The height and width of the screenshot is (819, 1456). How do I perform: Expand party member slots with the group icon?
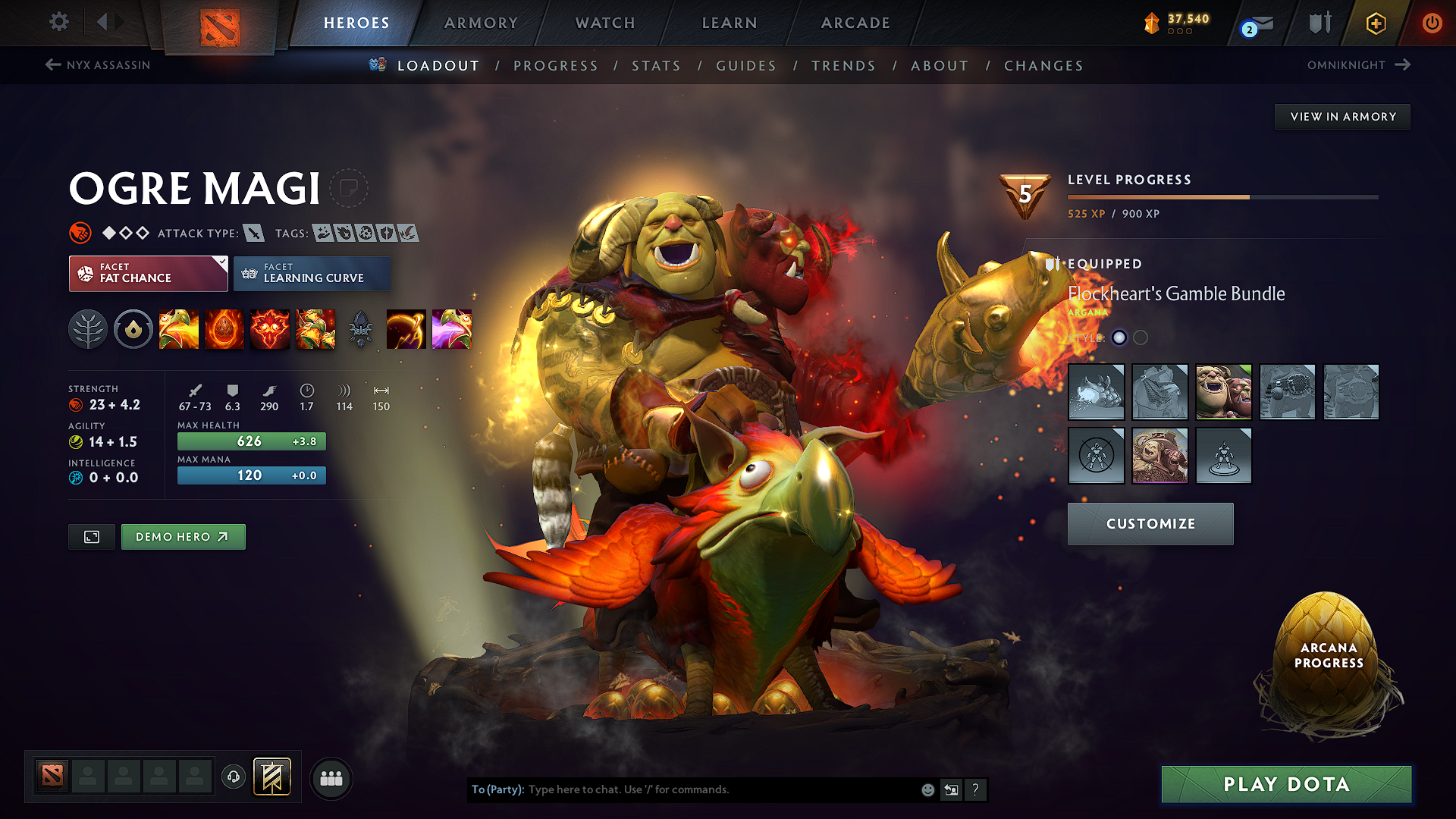(331, 777)
